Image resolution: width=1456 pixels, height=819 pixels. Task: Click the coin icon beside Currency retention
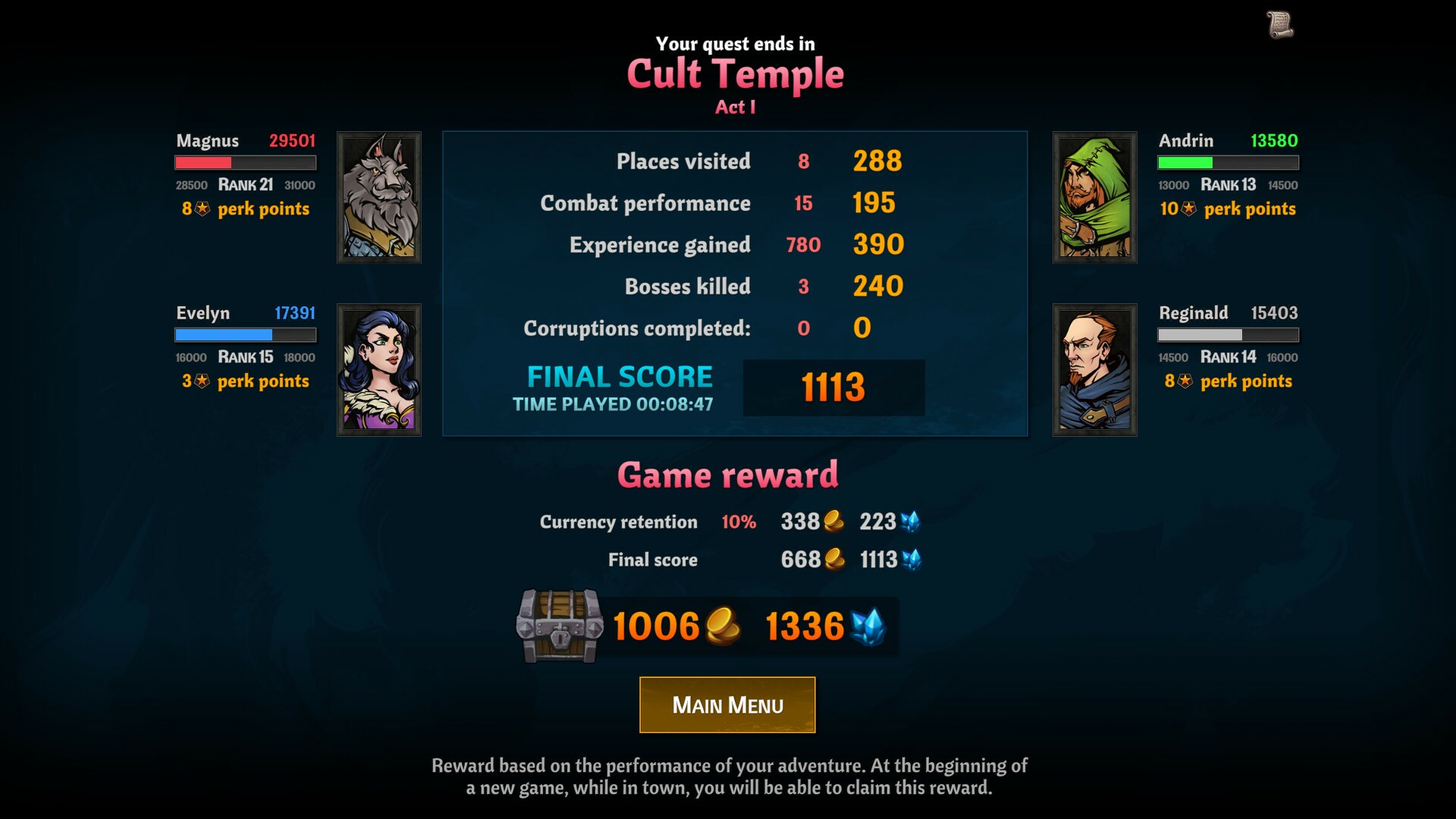pyautogui.click(x=832, y=522)
